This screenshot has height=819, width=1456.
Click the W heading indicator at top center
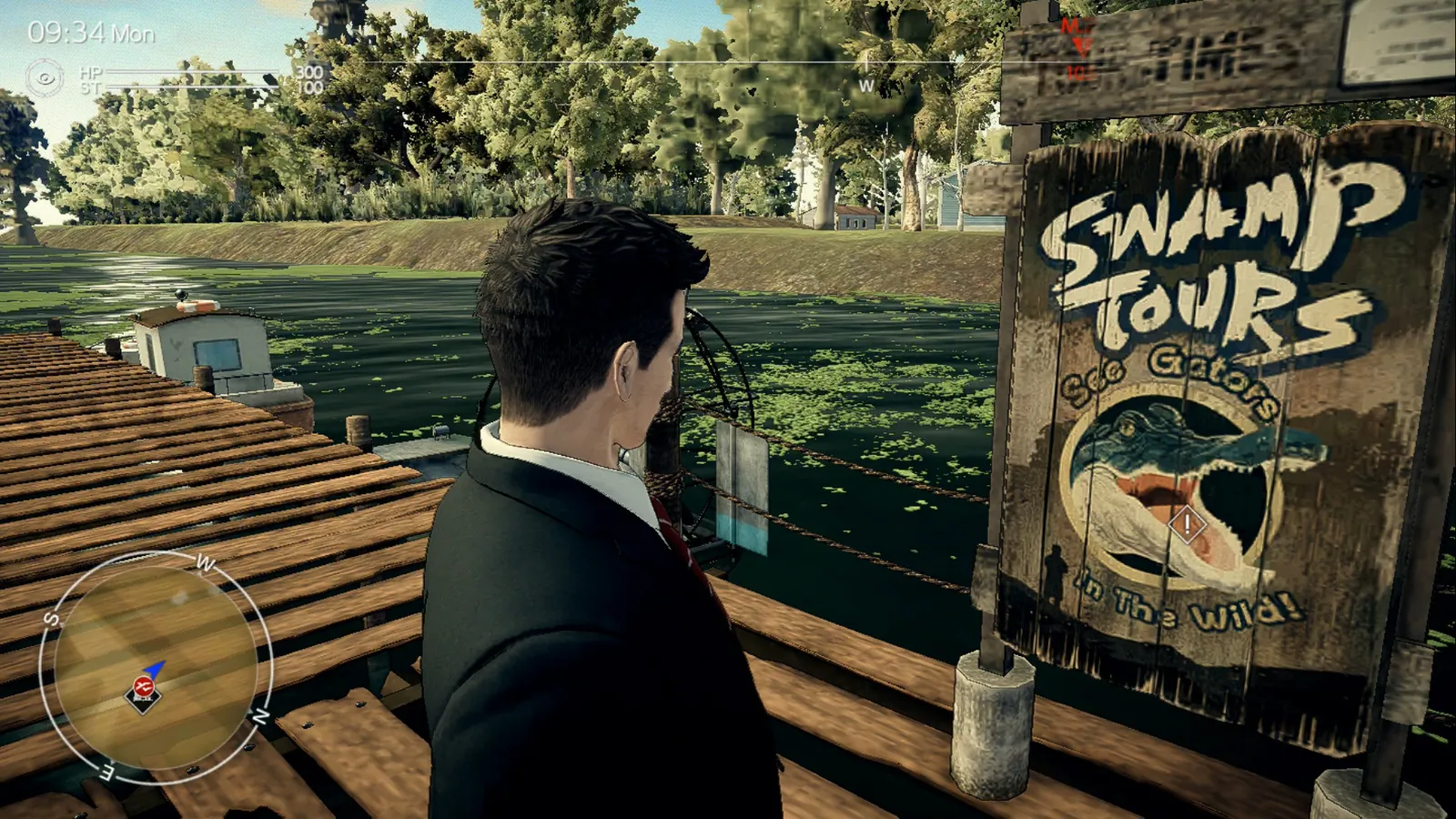[864, 84]
